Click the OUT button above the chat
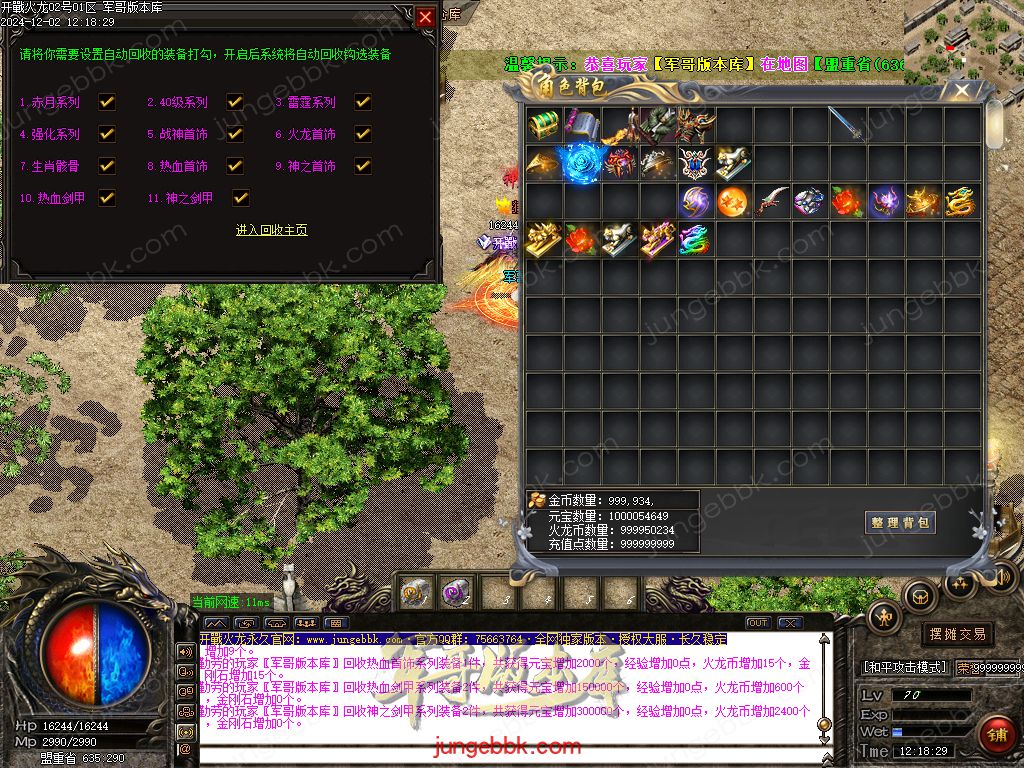 (758, 623)
